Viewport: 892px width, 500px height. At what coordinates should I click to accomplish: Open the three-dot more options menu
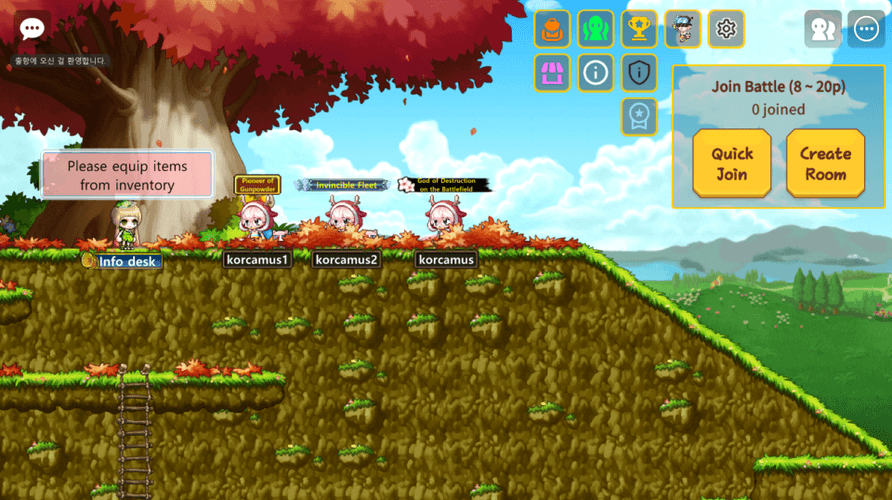(x=866, y=29)
